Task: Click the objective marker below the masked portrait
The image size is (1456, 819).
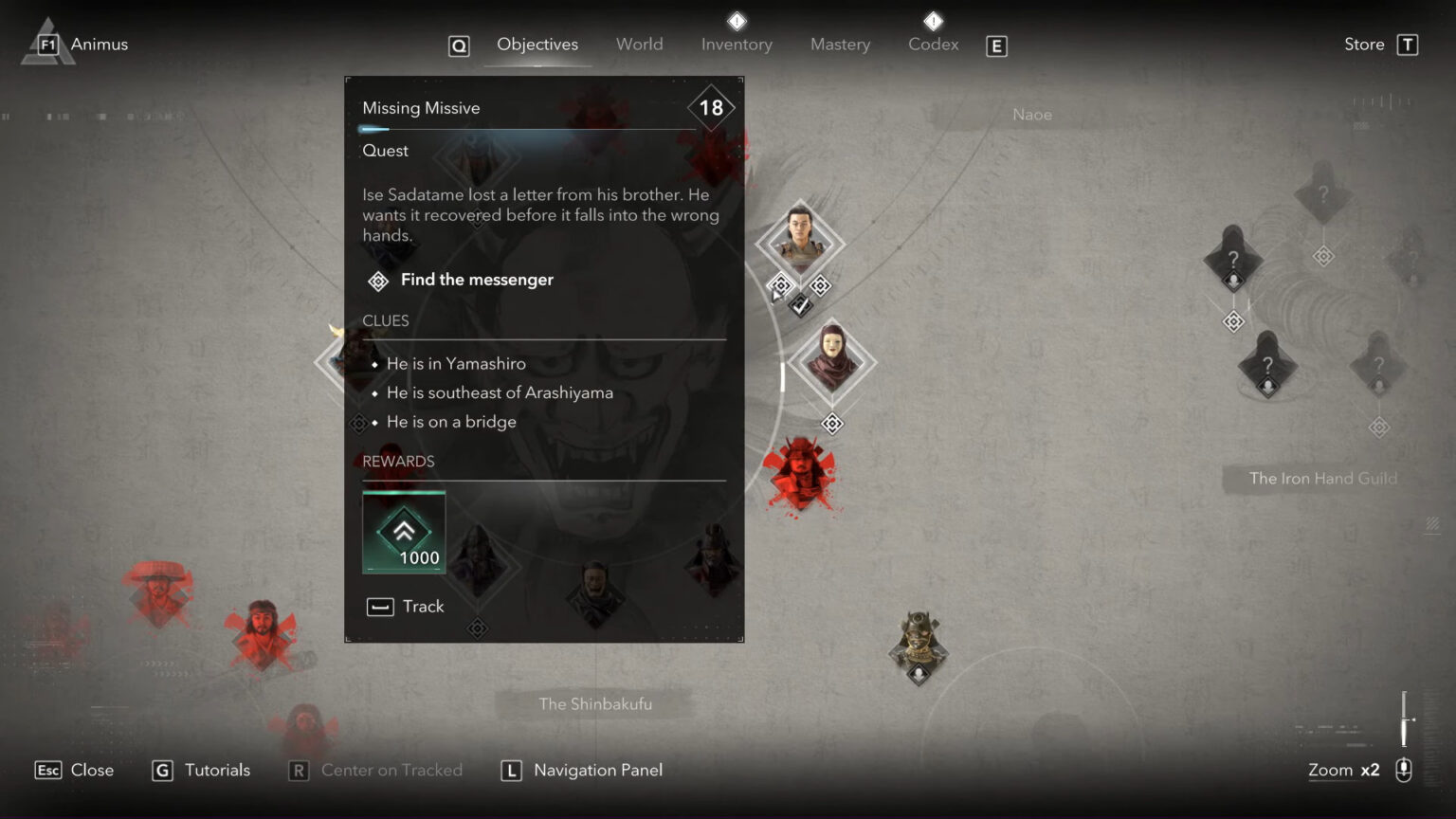Action: (831, 424)
